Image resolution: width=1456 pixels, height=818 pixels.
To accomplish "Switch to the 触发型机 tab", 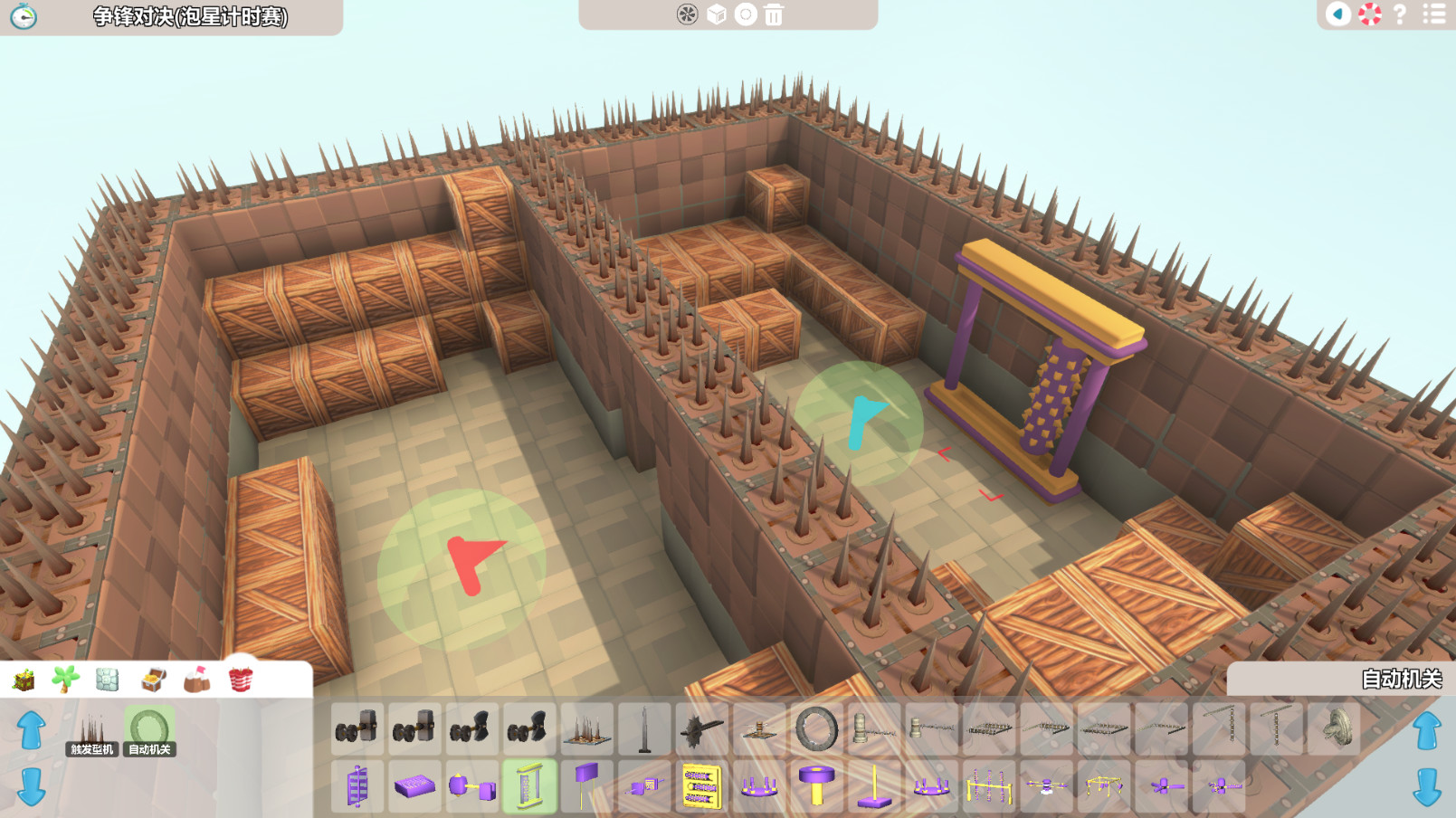I will 91,747.
